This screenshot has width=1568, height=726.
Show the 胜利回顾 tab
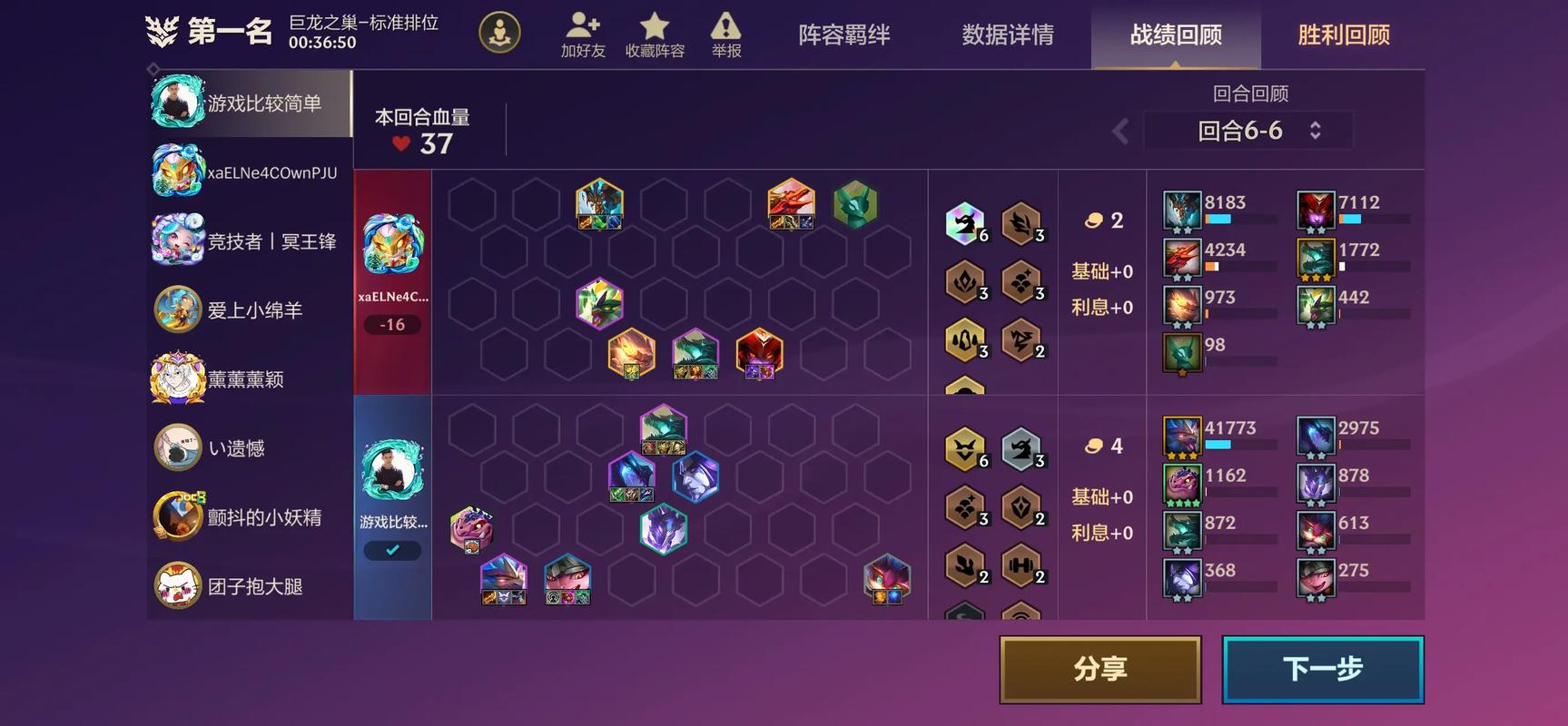1344,35
